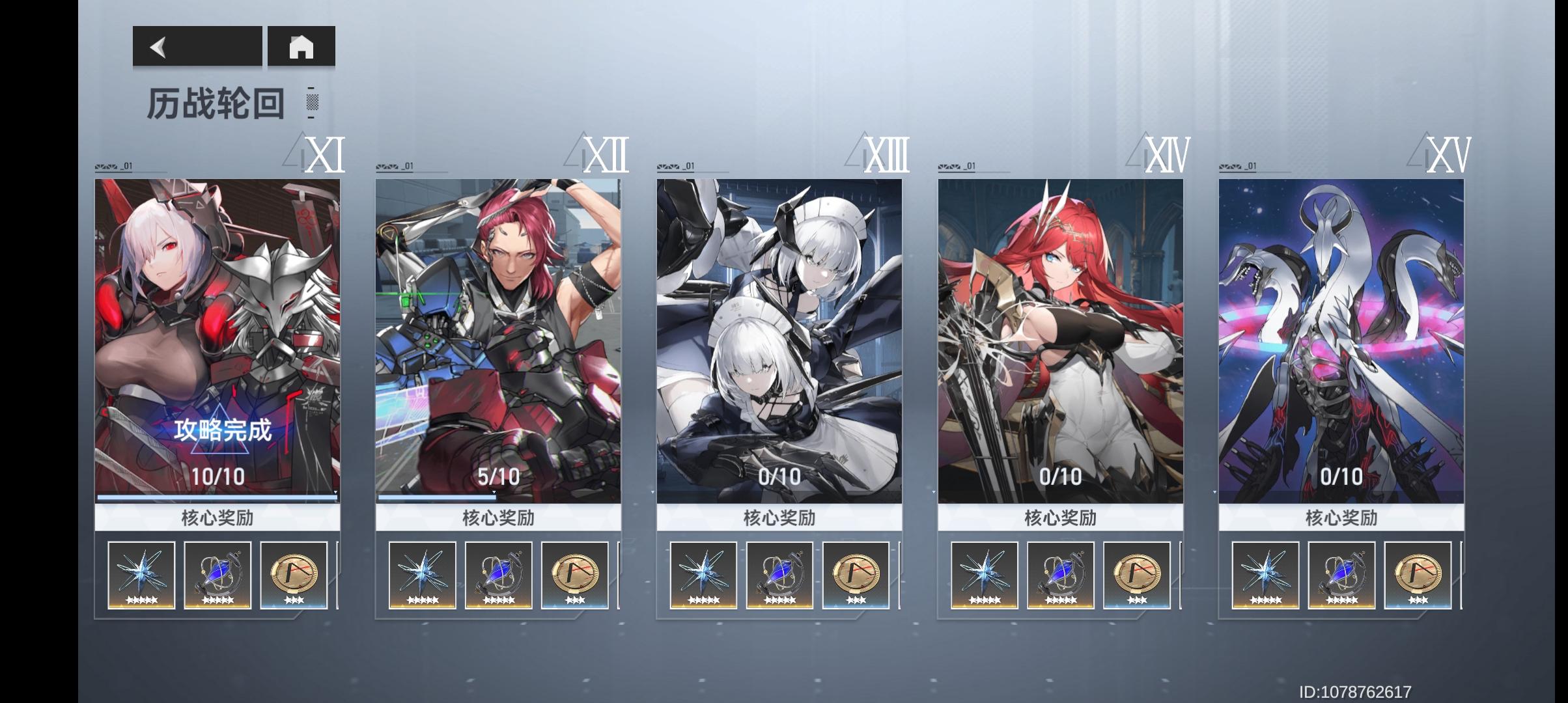
Task: Select the 5-star crystal reward under stage XI
Action: click(x=140, y=575)
